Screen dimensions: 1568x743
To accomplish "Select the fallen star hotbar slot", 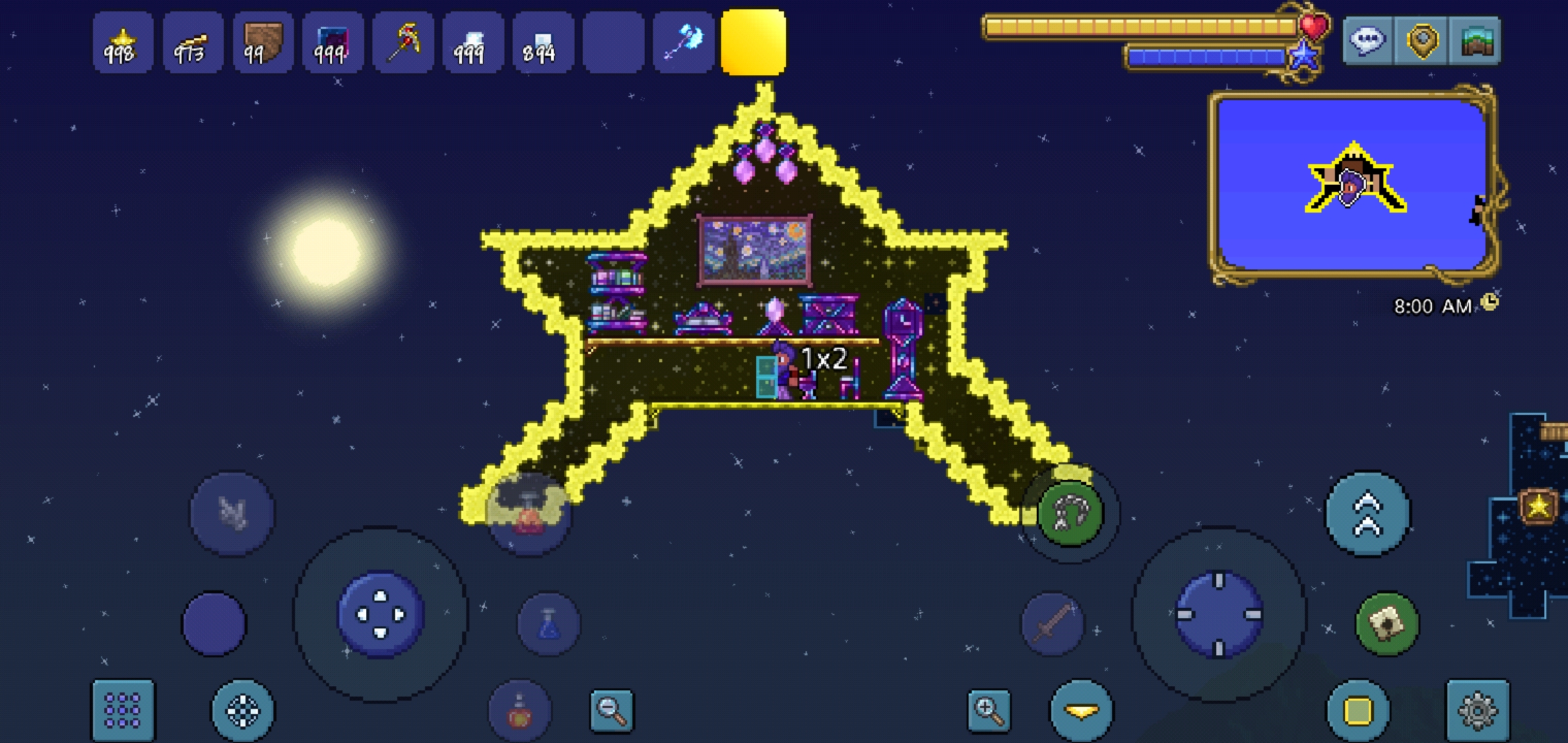I will 123,43.
